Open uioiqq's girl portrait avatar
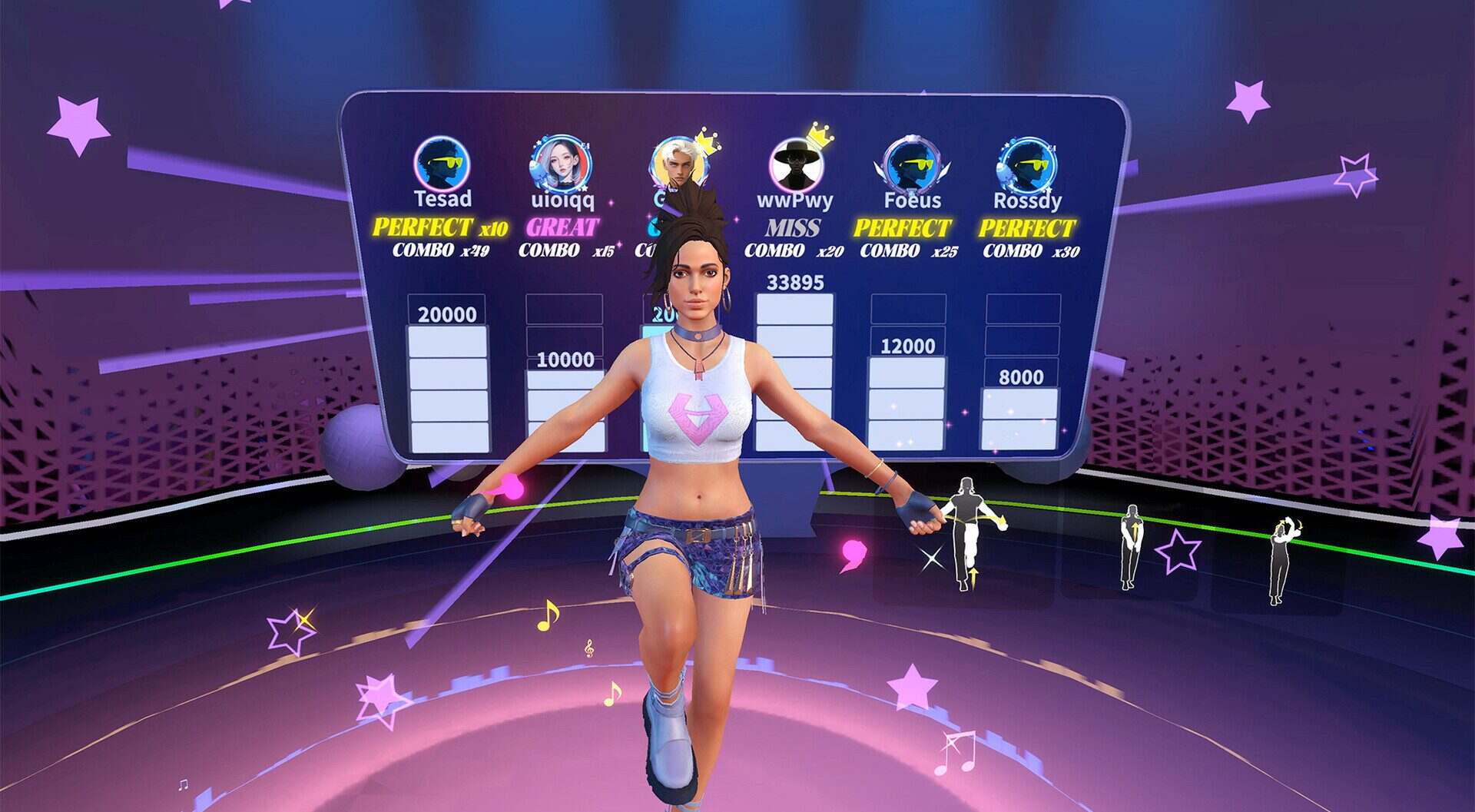The image size is (1475, 812). pyautogui.click(x=561, y=164)
